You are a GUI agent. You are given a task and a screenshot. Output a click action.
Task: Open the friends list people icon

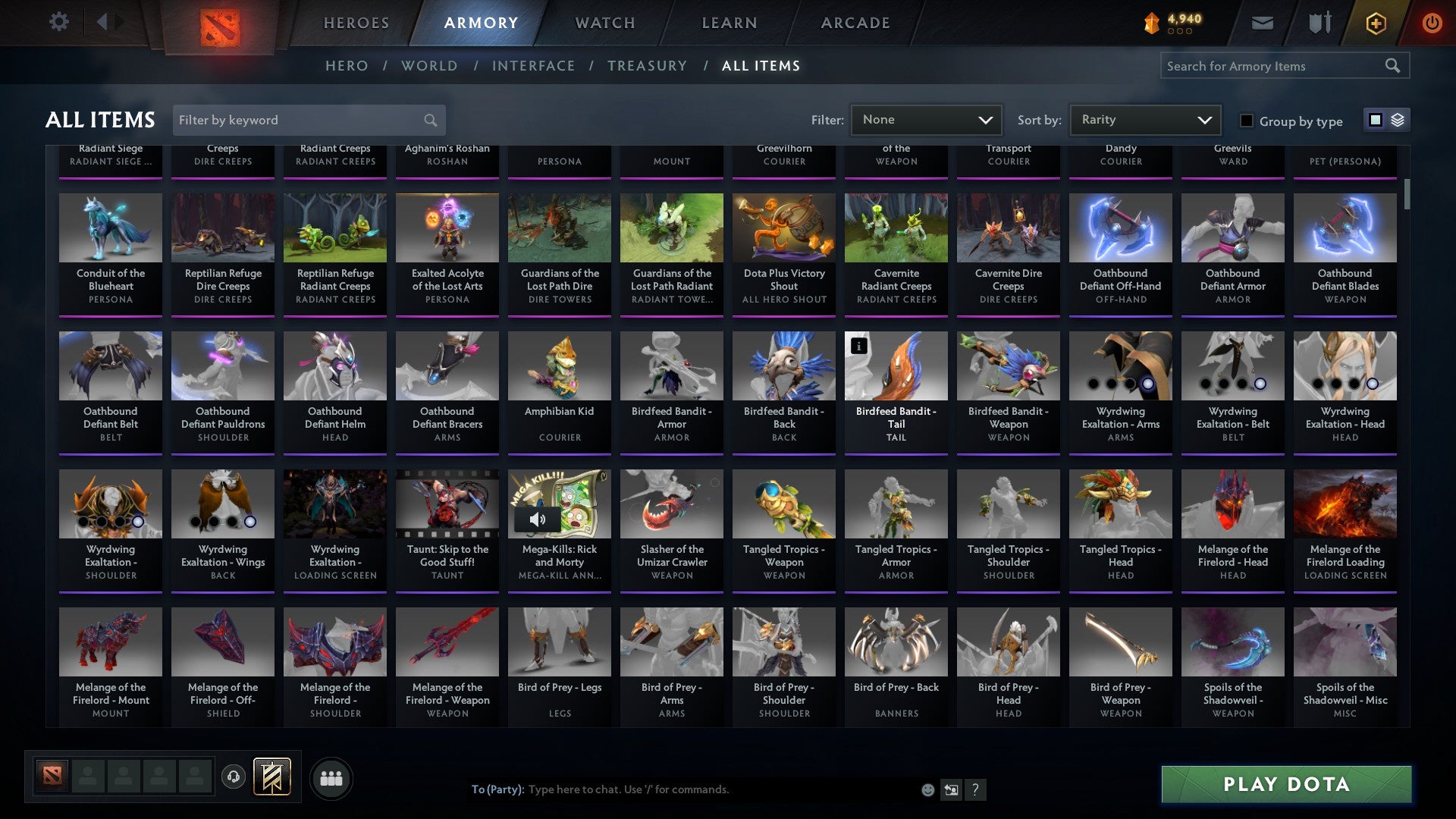pyautogui.click(x=331, y=777)
